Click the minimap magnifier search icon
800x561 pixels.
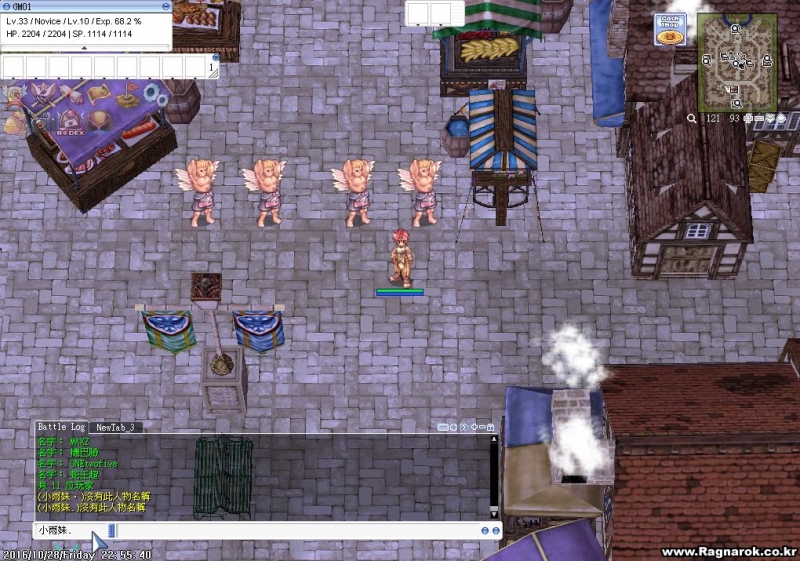coord(691,118)
